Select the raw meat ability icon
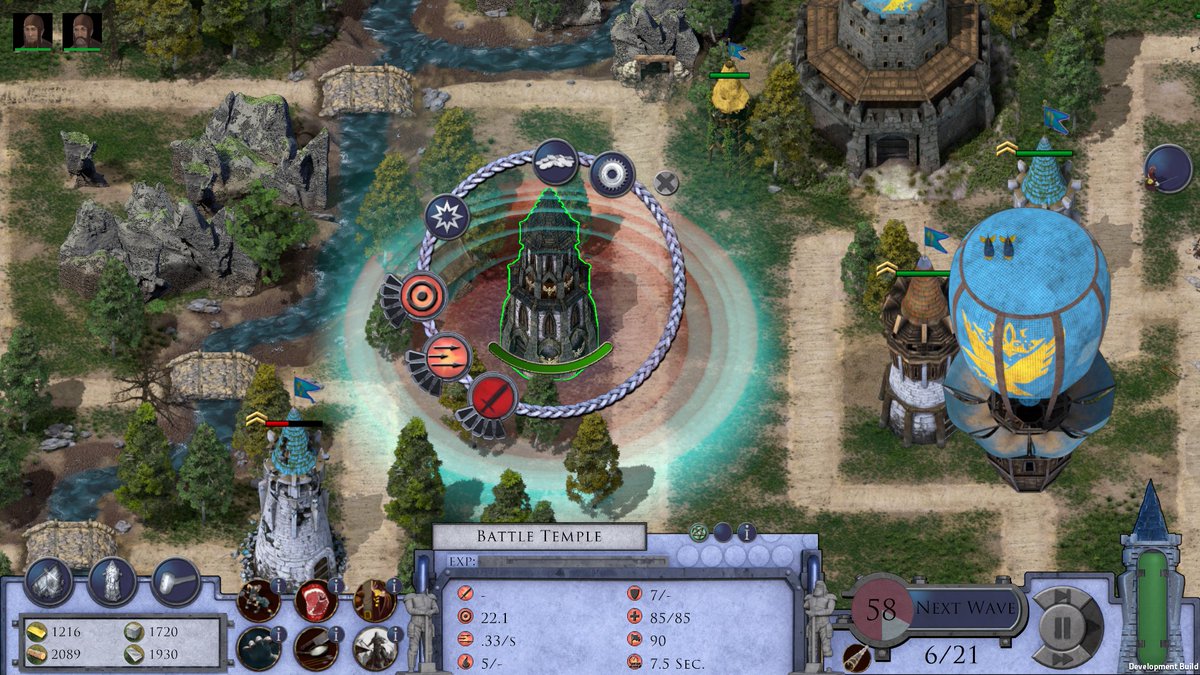 tap(314, 600)
